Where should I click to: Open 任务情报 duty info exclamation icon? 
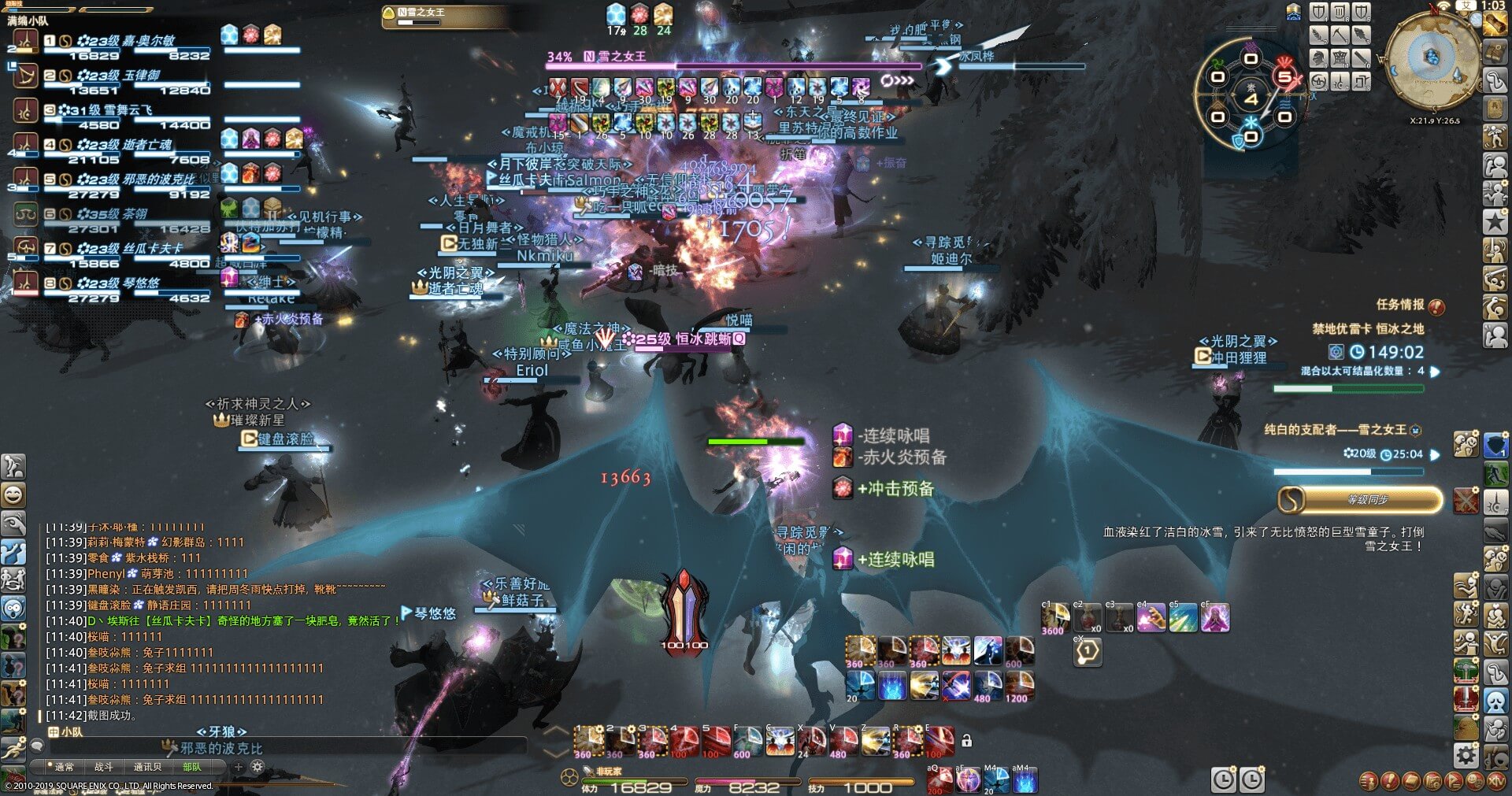[1436, 306]
